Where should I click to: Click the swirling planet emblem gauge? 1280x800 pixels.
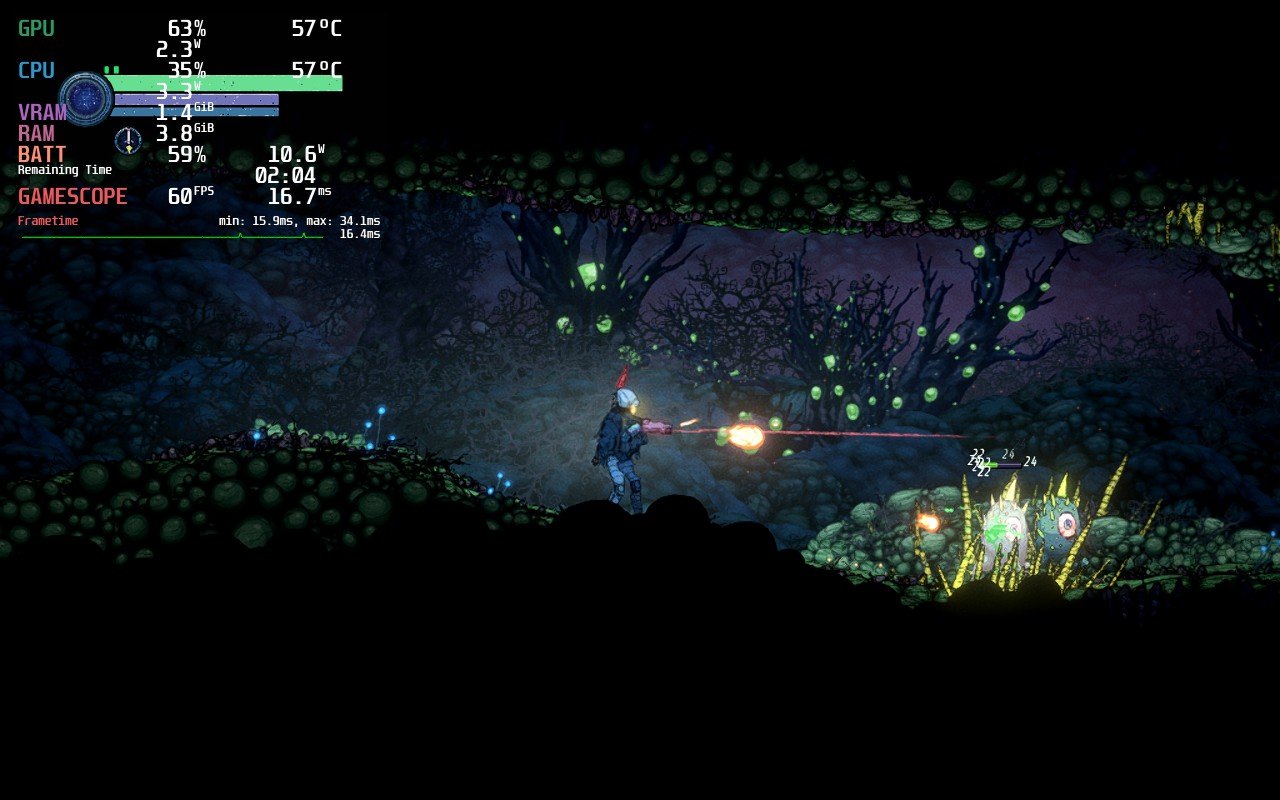(x=90, y=100)
